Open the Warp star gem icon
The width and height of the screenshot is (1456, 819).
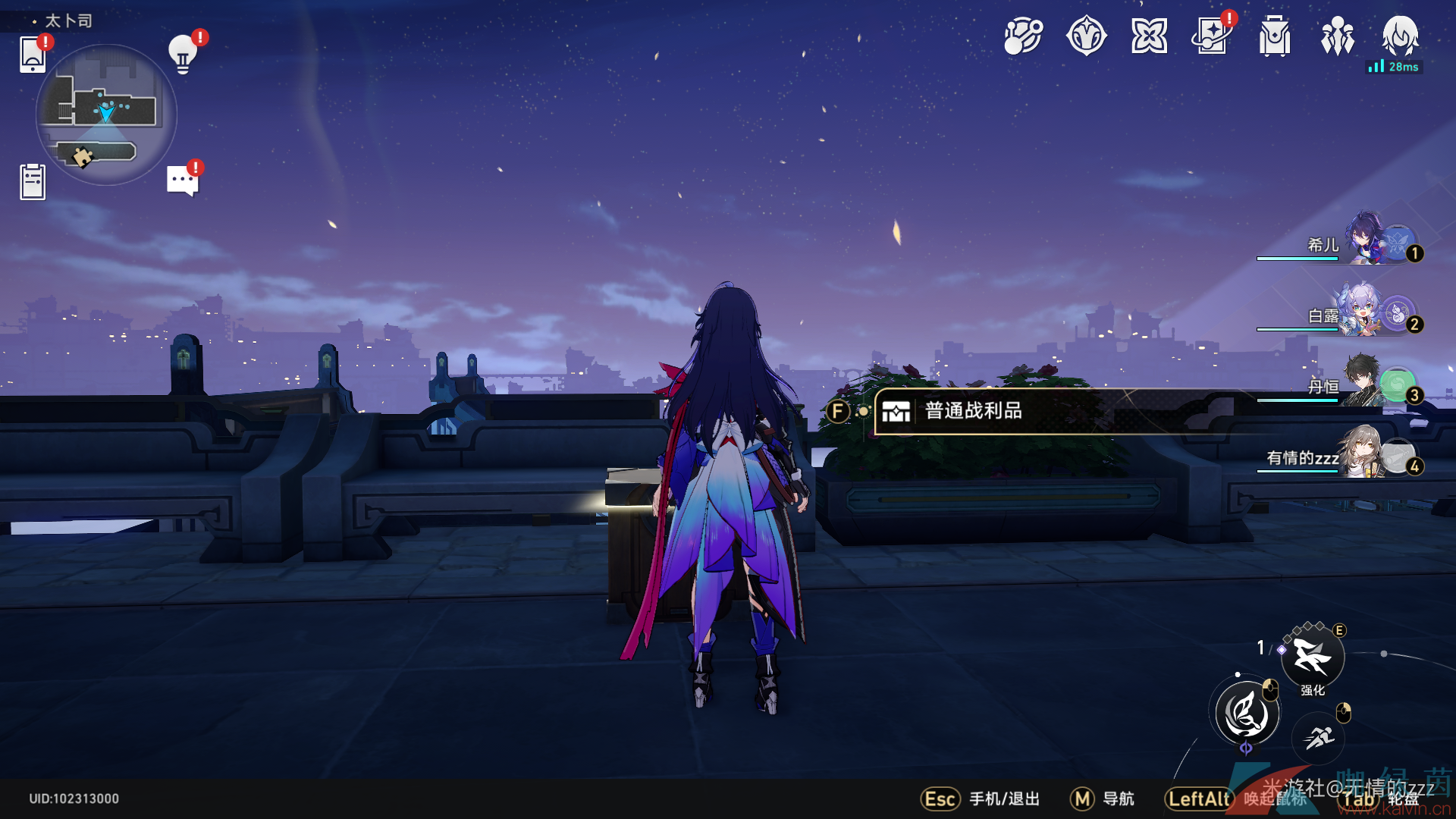pos(1086,36)
